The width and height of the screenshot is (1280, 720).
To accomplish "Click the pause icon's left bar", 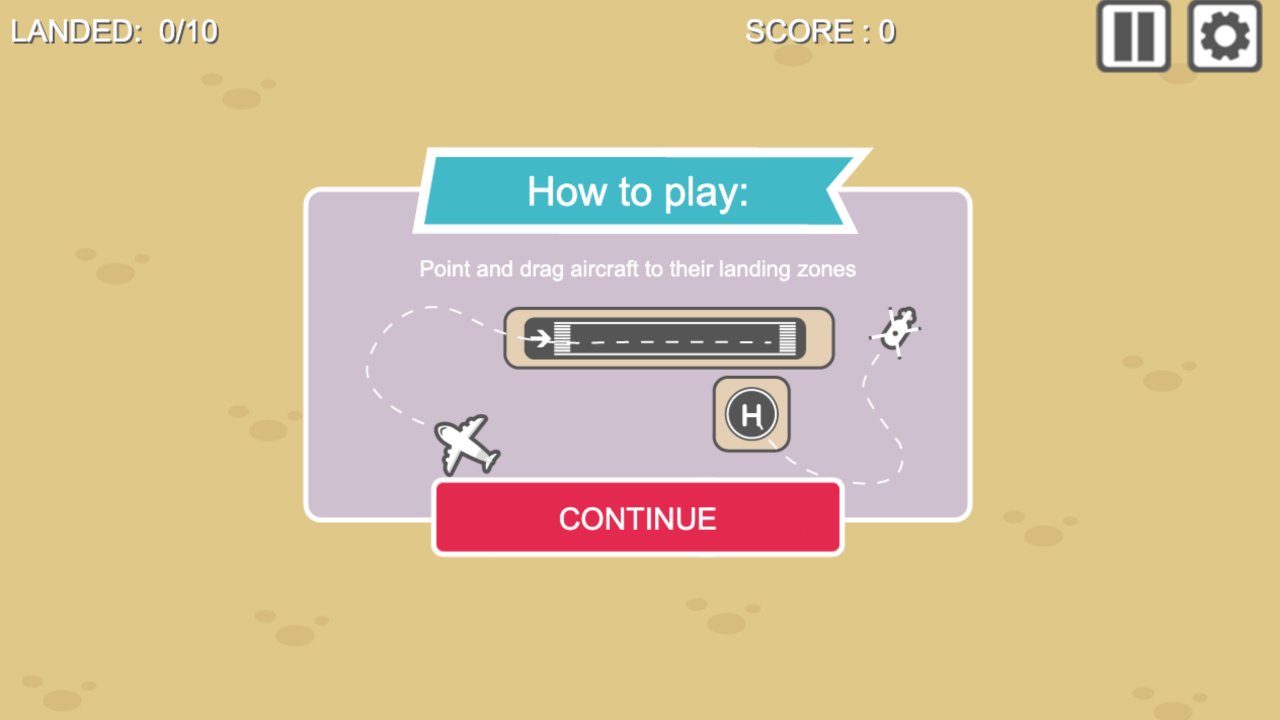I will coord(1123,37).
